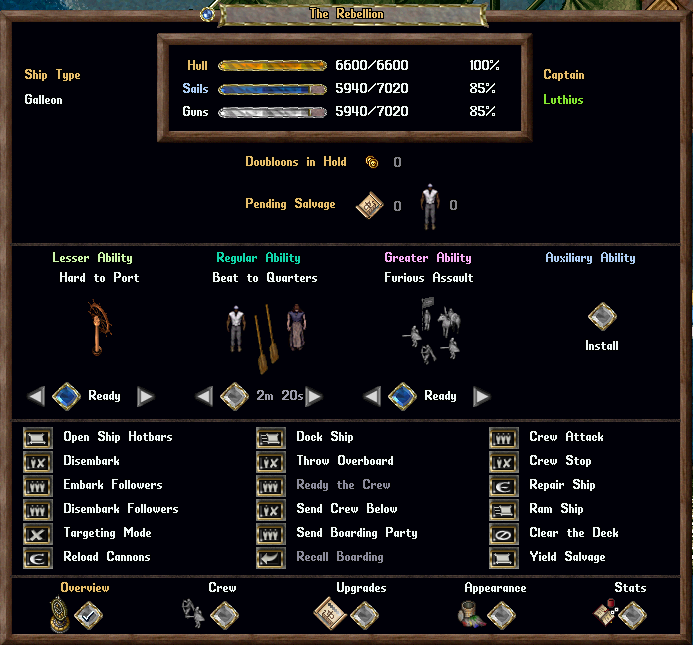Install an Auxiliary Ability

601,318
